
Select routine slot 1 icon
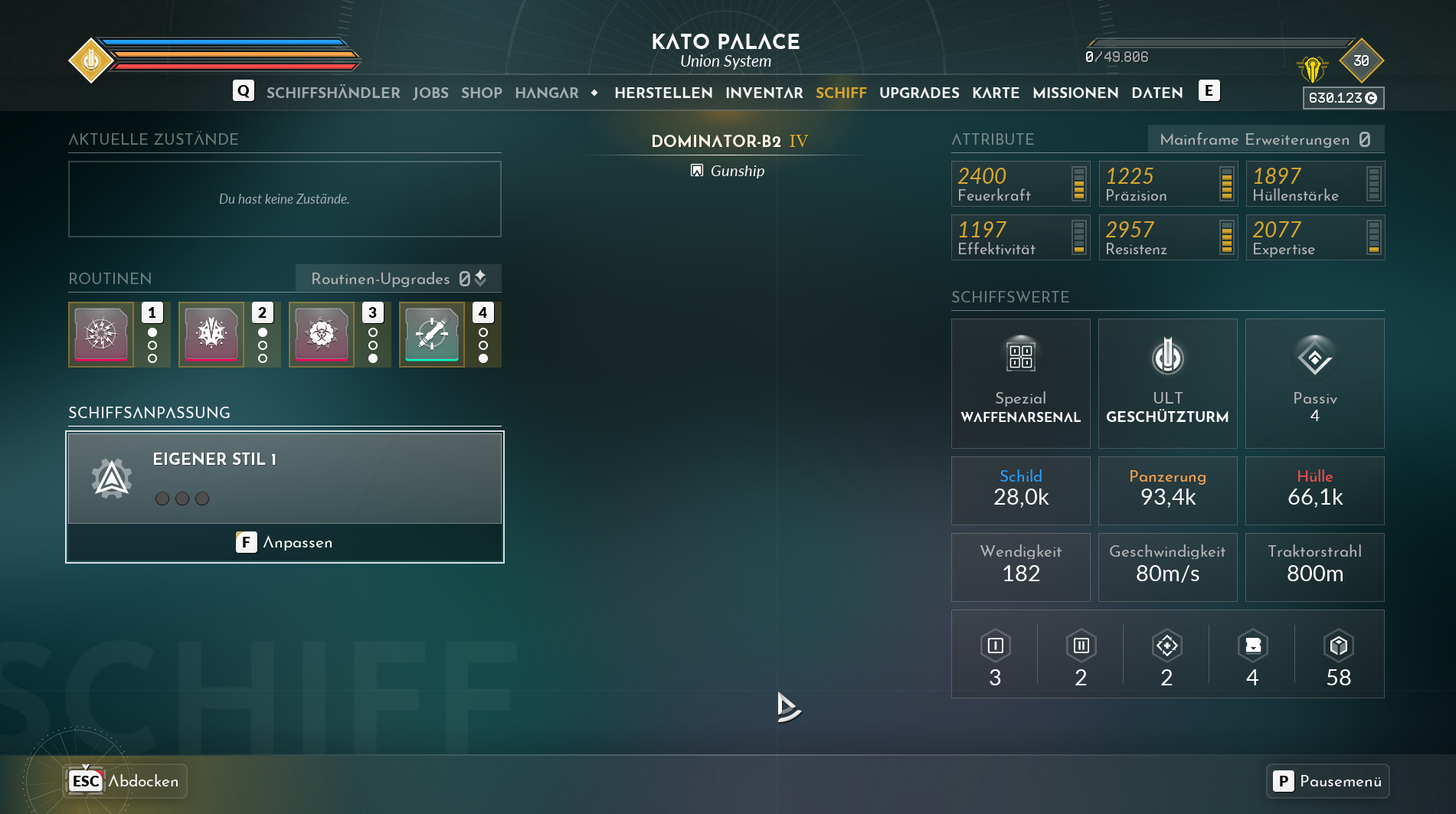coord(101,335)
